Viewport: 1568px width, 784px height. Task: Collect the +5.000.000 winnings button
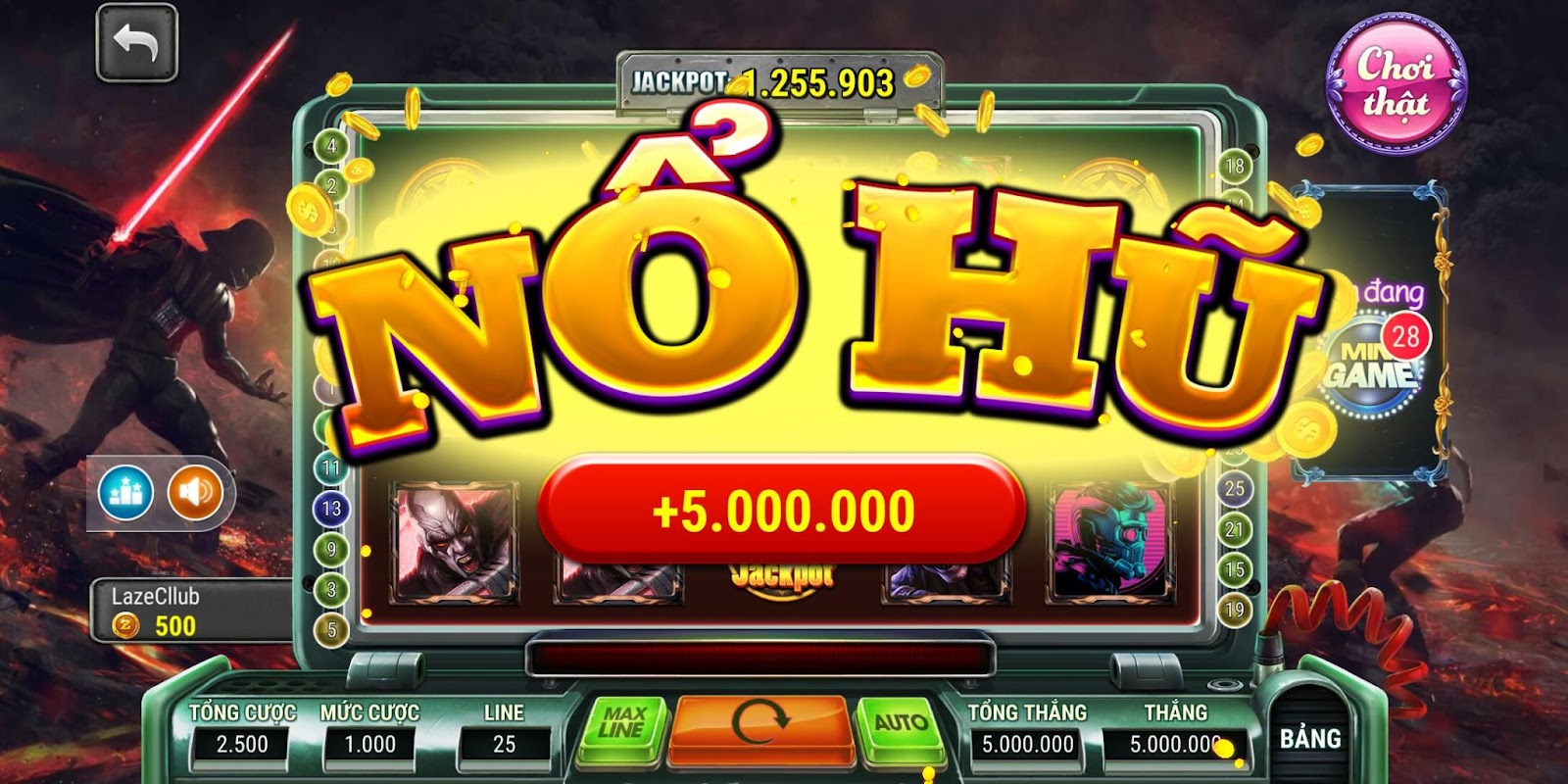(x=784, y=506)
